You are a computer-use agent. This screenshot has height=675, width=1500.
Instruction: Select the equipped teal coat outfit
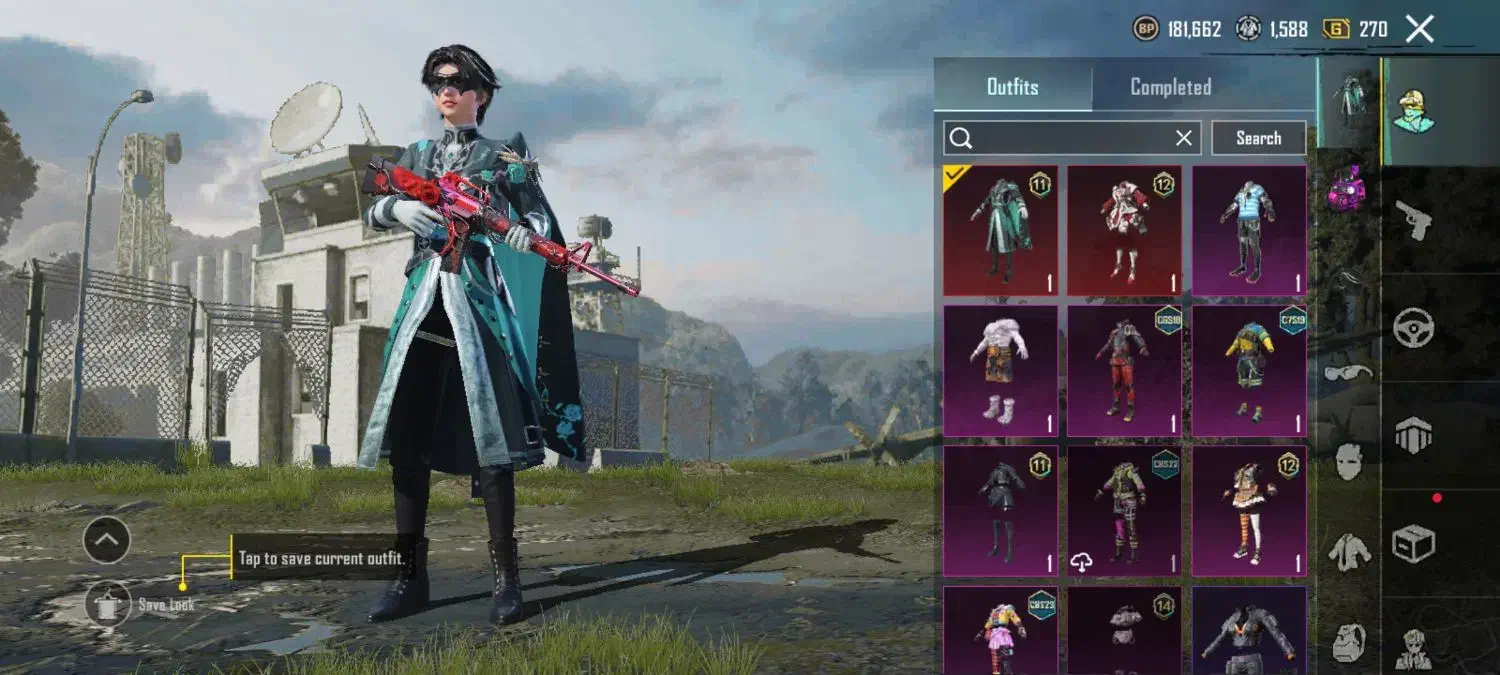tap(1000, 231)
